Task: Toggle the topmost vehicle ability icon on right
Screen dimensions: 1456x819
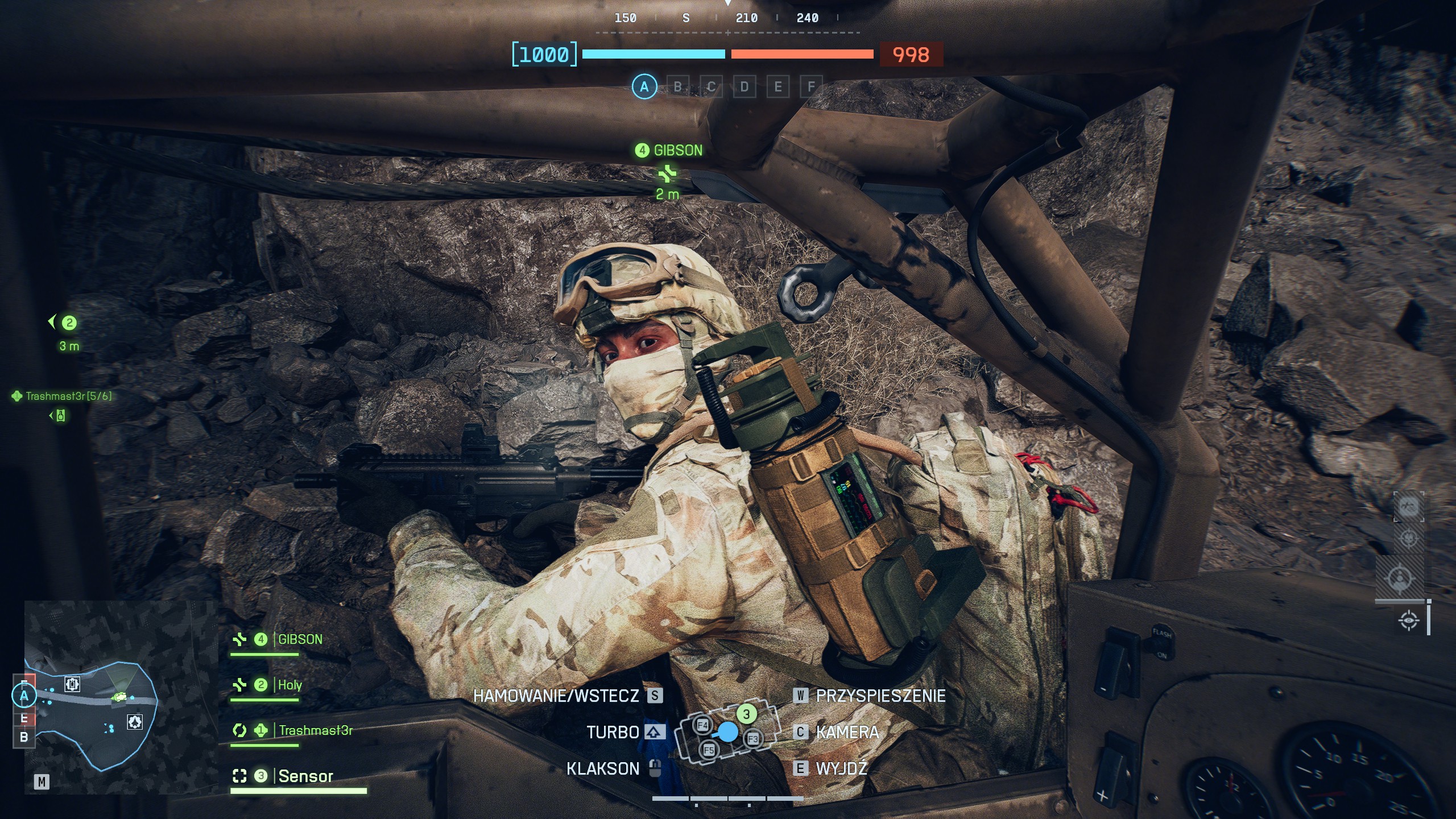Action: point(1409,506)
